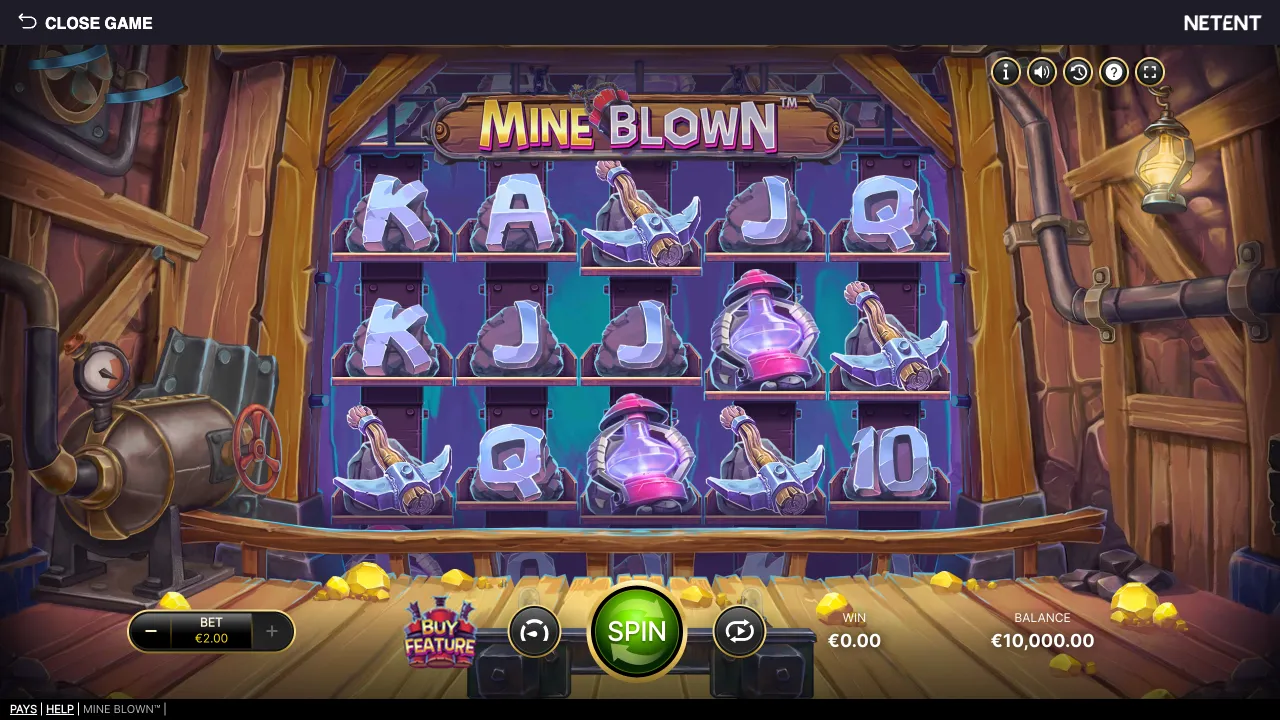The width and height of the screenshot is (1280, 720).
Task: Open help using the question mark icon
Action: pos(1113,71)
